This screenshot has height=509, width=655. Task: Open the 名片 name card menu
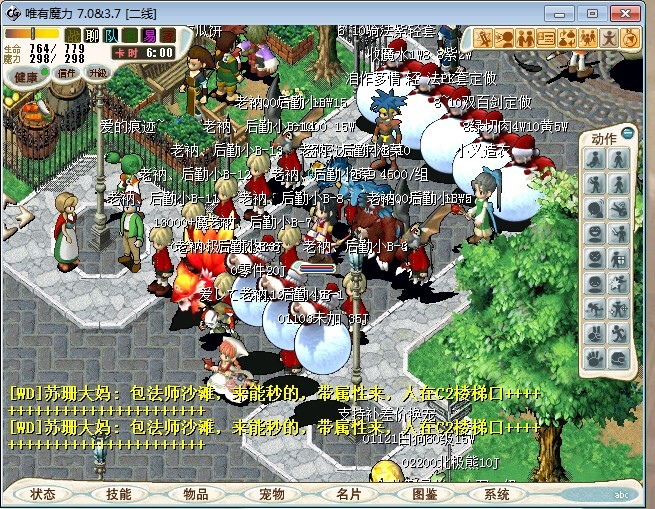click(x=348, y=494)
